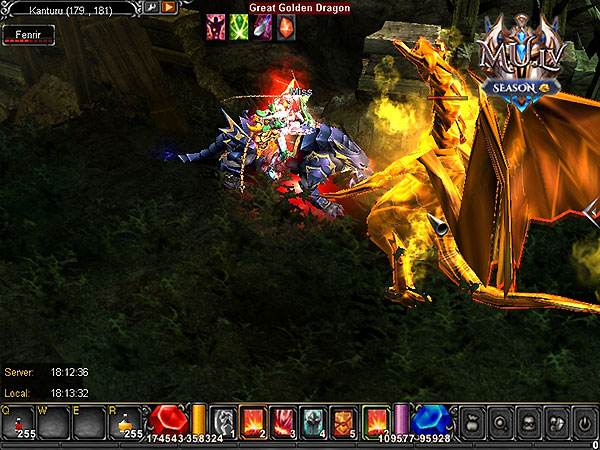Image resolution: width=600 pixels, height=450 pixels.
Task: Inspect the silver feather buff icon
Action: coord(262,27)
